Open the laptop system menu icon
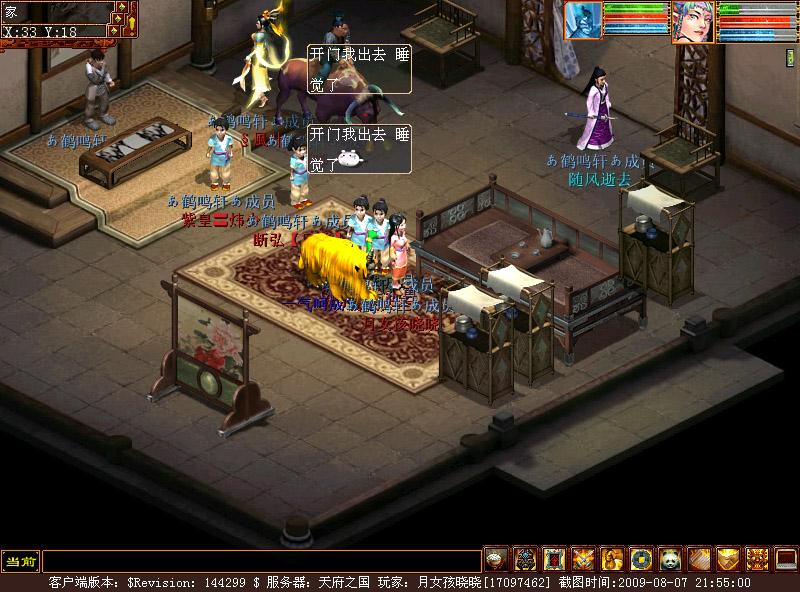 click(x=786, y=559)
